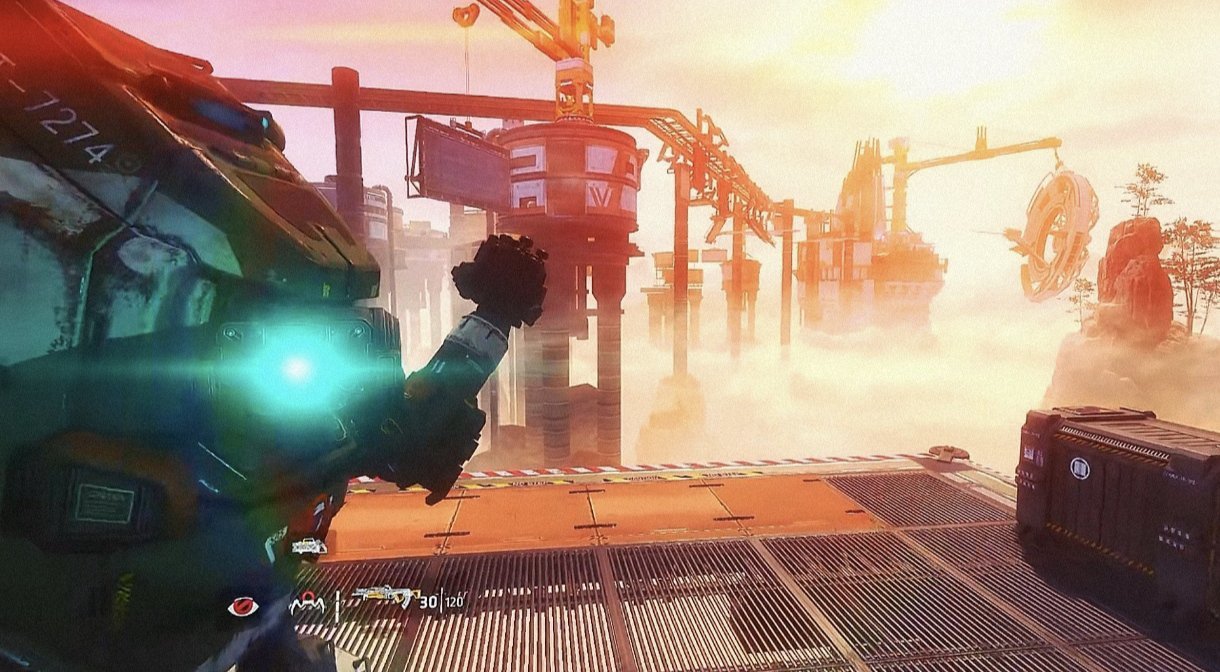Activate the red eye cloak ability icon

pos(242,605)
